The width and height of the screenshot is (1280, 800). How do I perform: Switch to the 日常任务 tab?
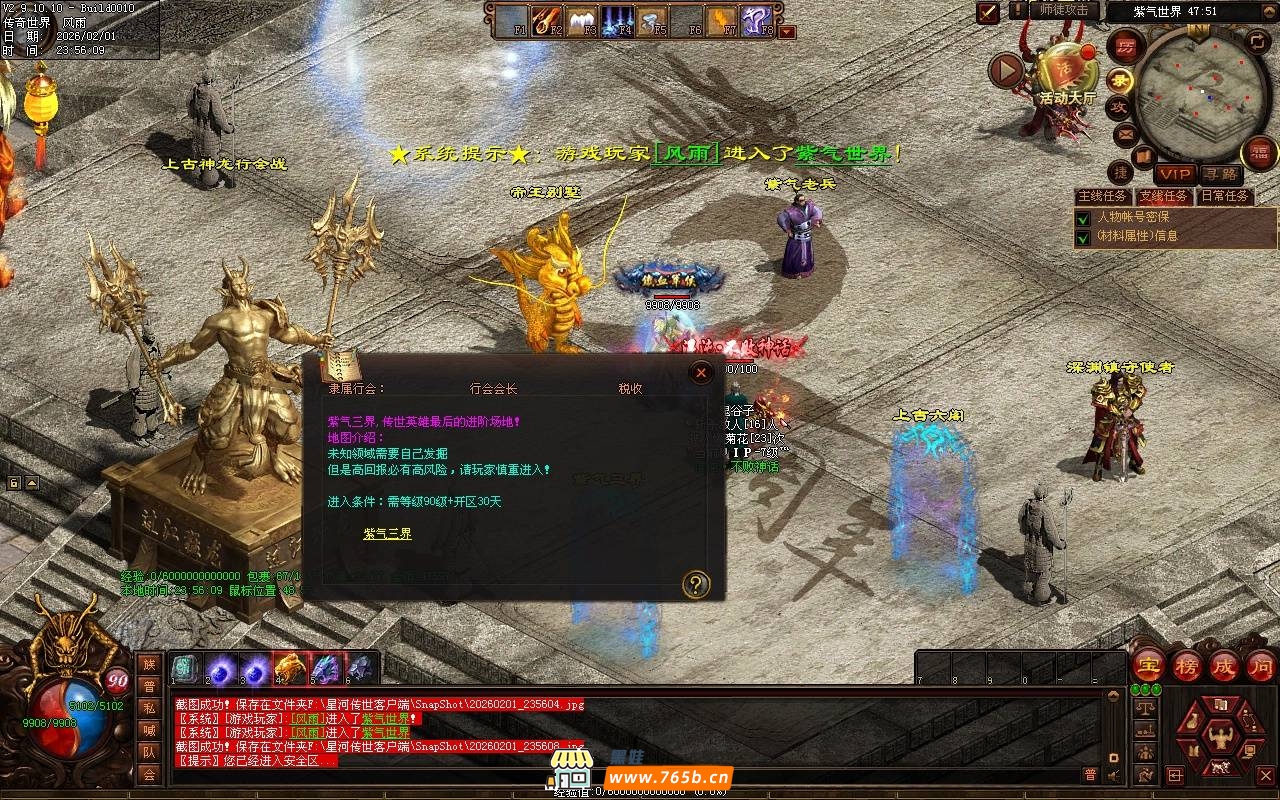tap(1225, 196)
